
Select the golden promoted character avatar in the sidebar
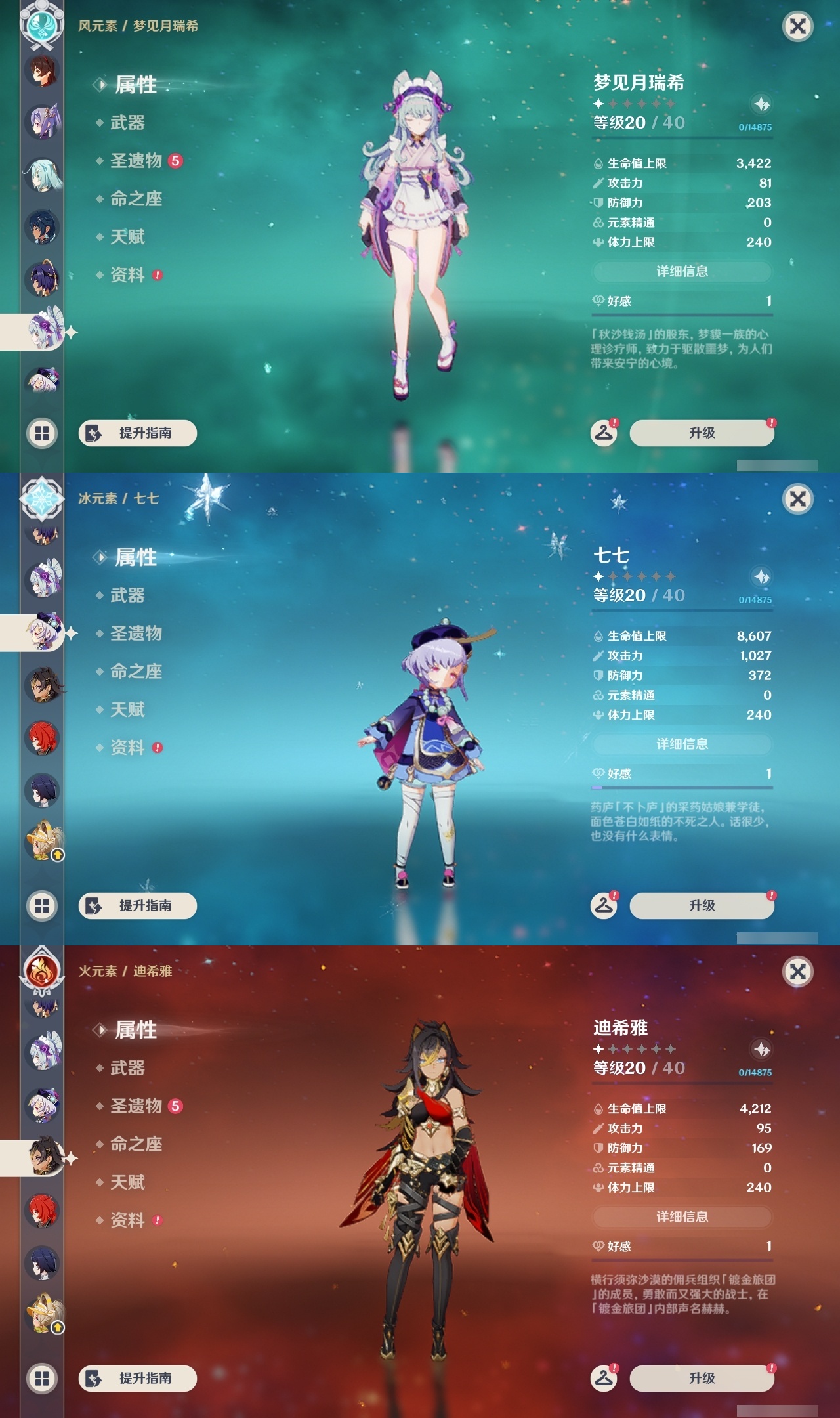click(43, 850)
